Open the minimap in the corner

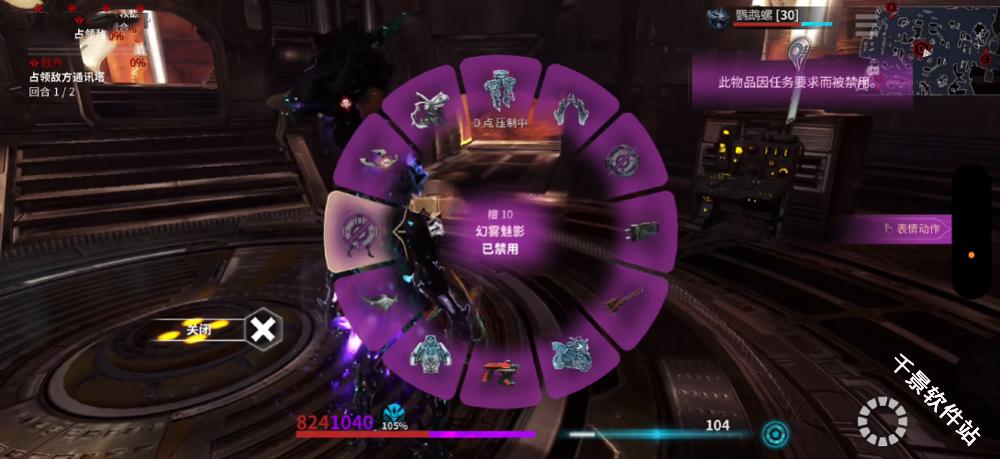(937, 48)
